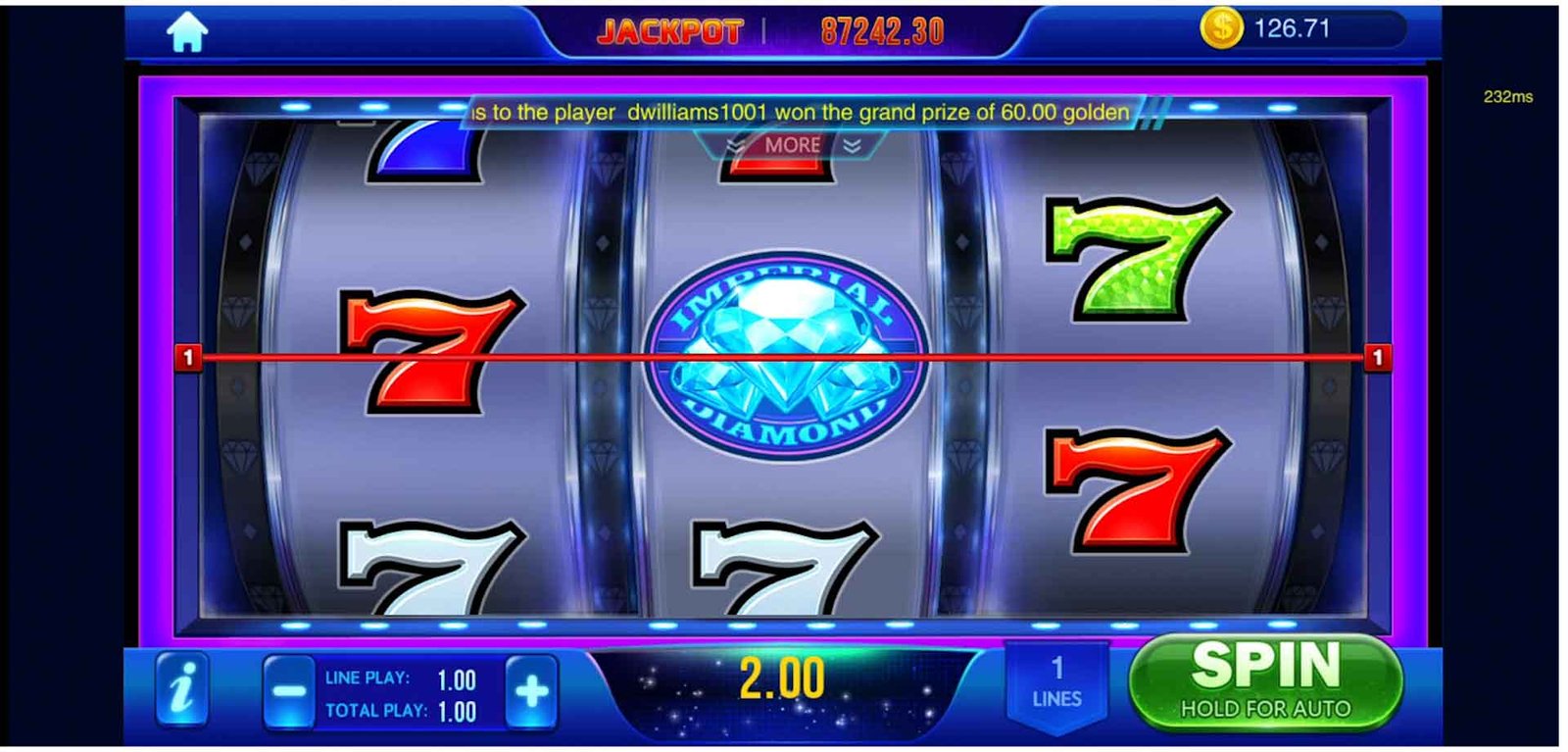The image size is (1568, 752).
Task: Return to lobby with the home icon
Action: tap(186, 32)
